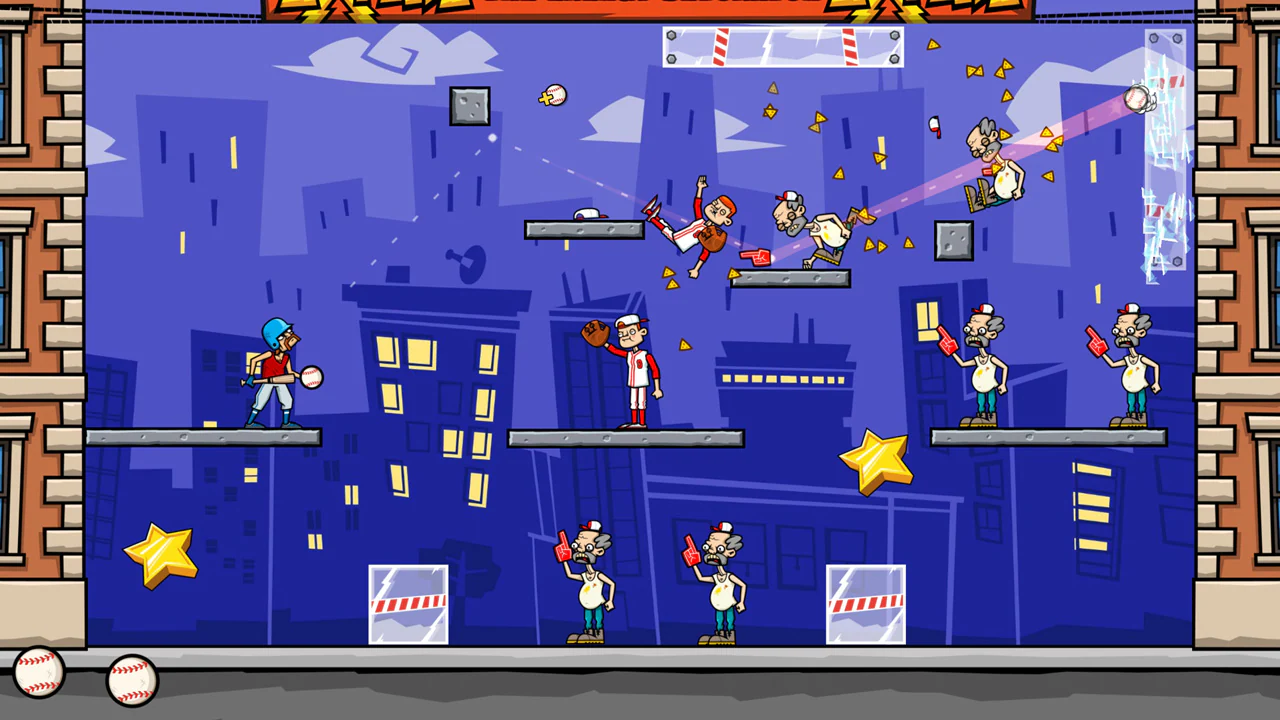Click the golden star near the right platform

(876, 461)
